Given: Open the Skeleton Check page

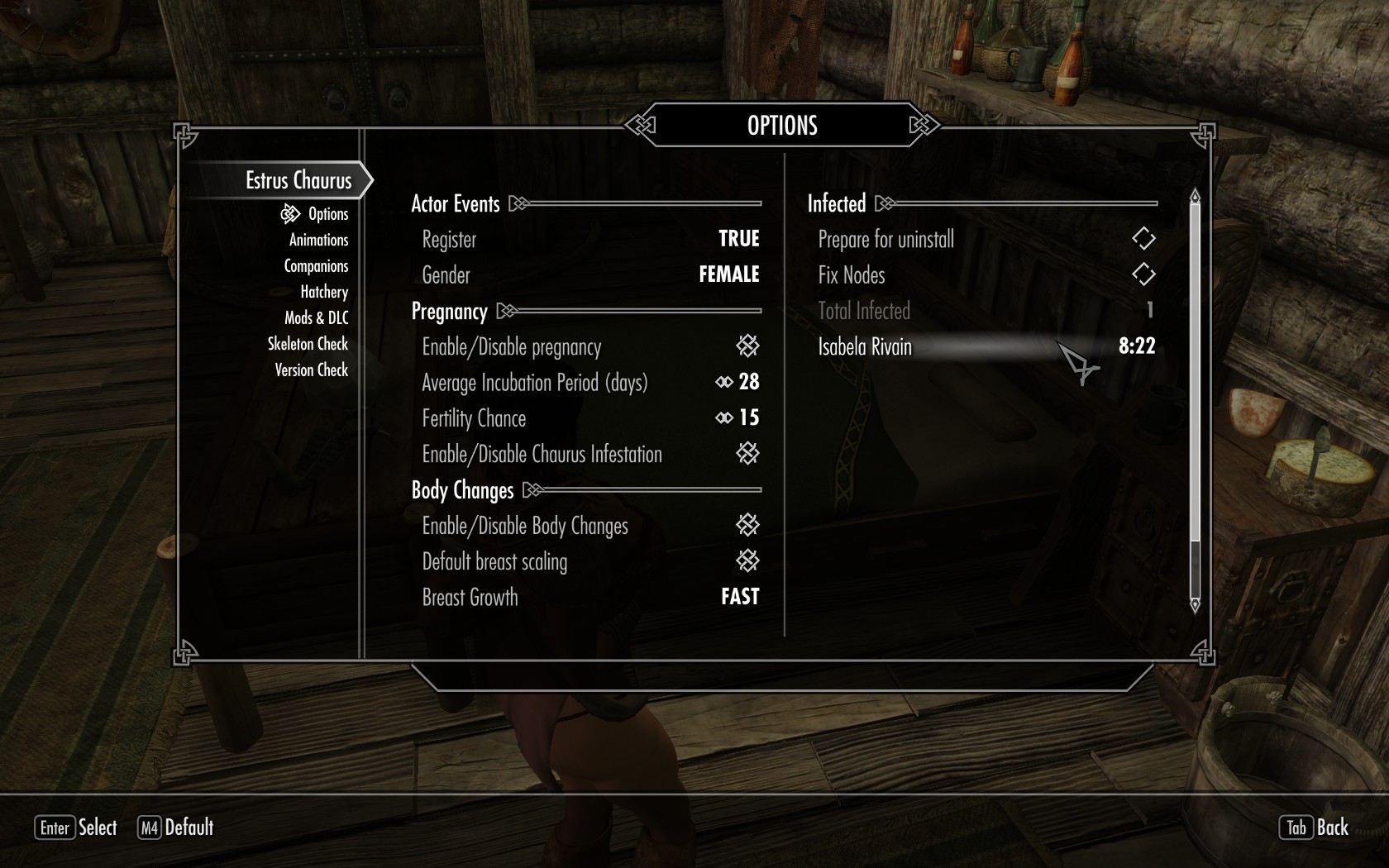Looking at the screenshot, I should pos(308,344).
